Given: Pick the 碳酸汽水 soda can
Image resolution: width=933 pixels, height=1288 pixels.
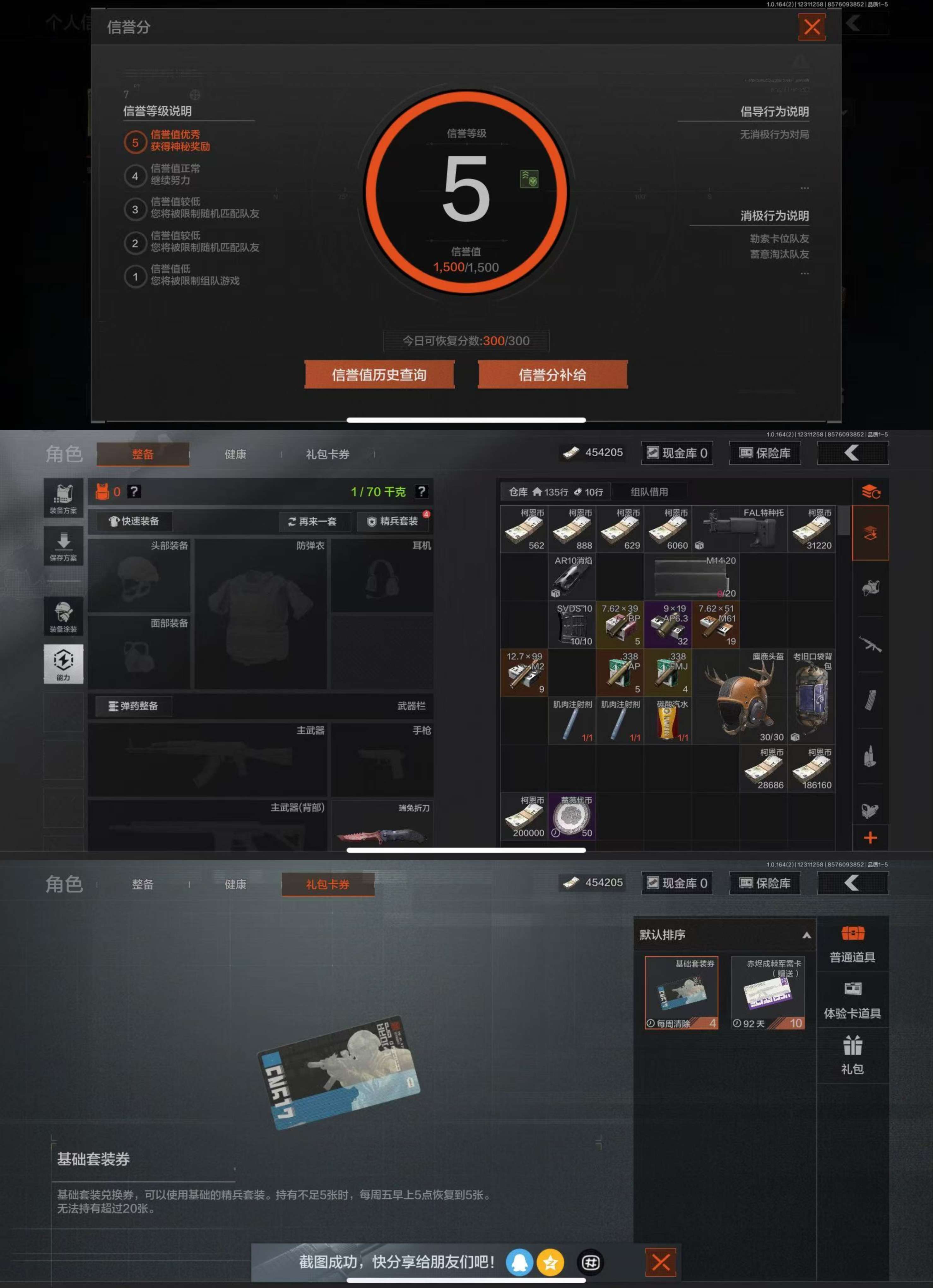Looking at the screenshot, I should (668, 721).
